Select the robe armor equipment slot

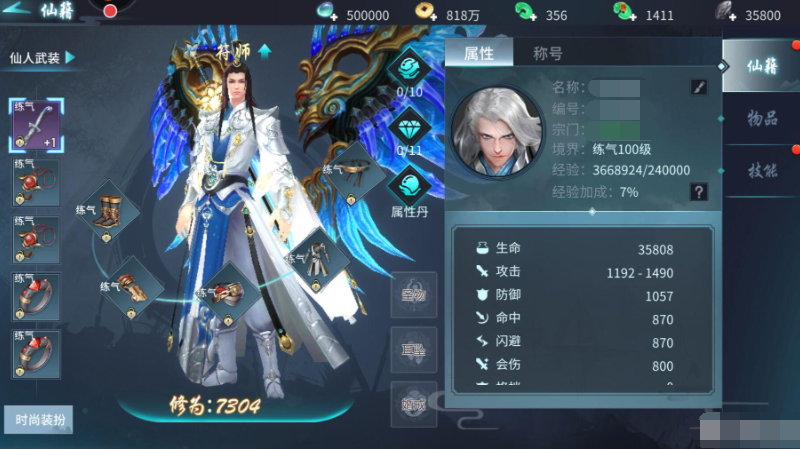[x=317, y=258]
